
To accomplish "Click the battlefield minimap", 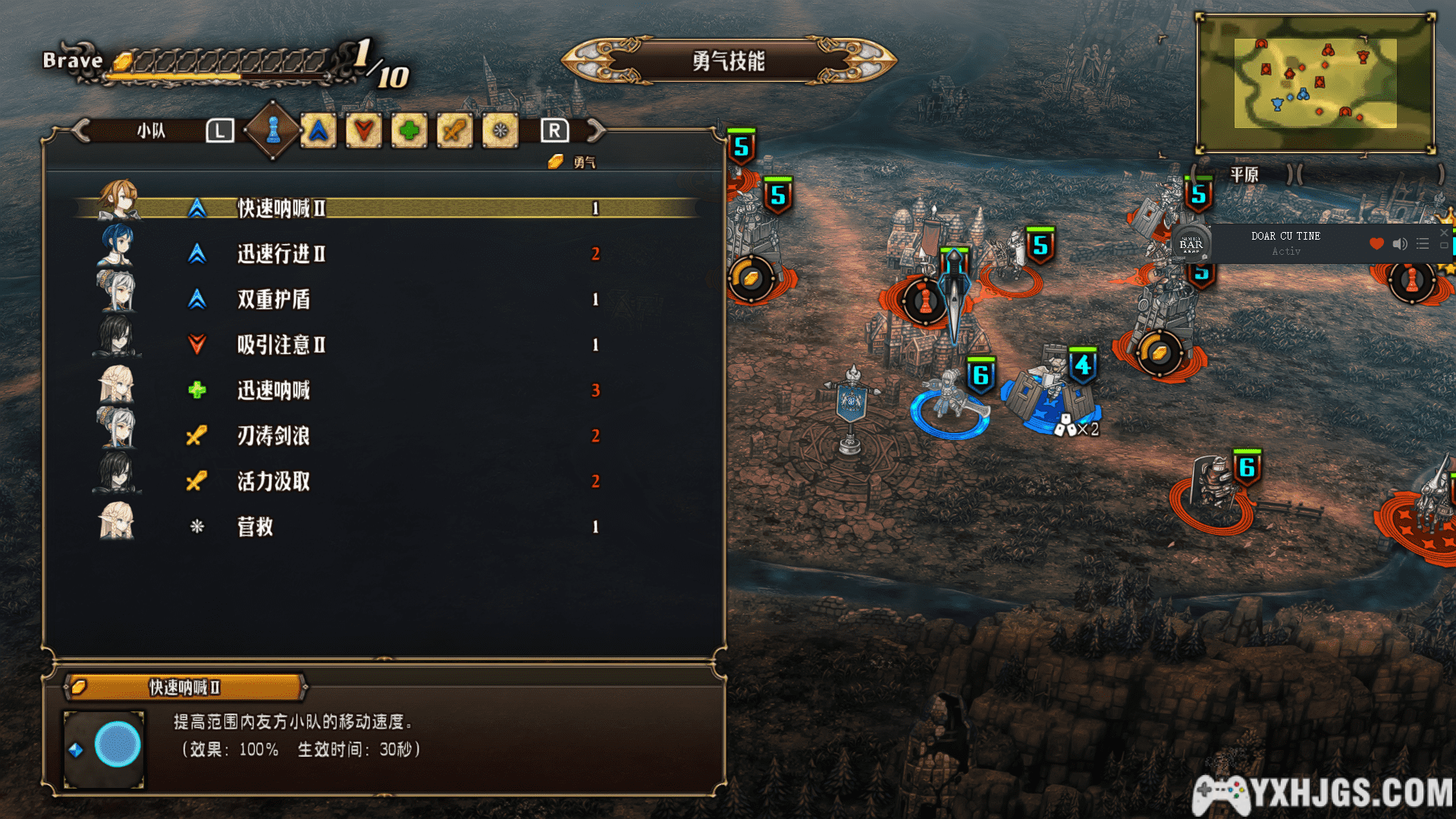I will click(1315, 83).
